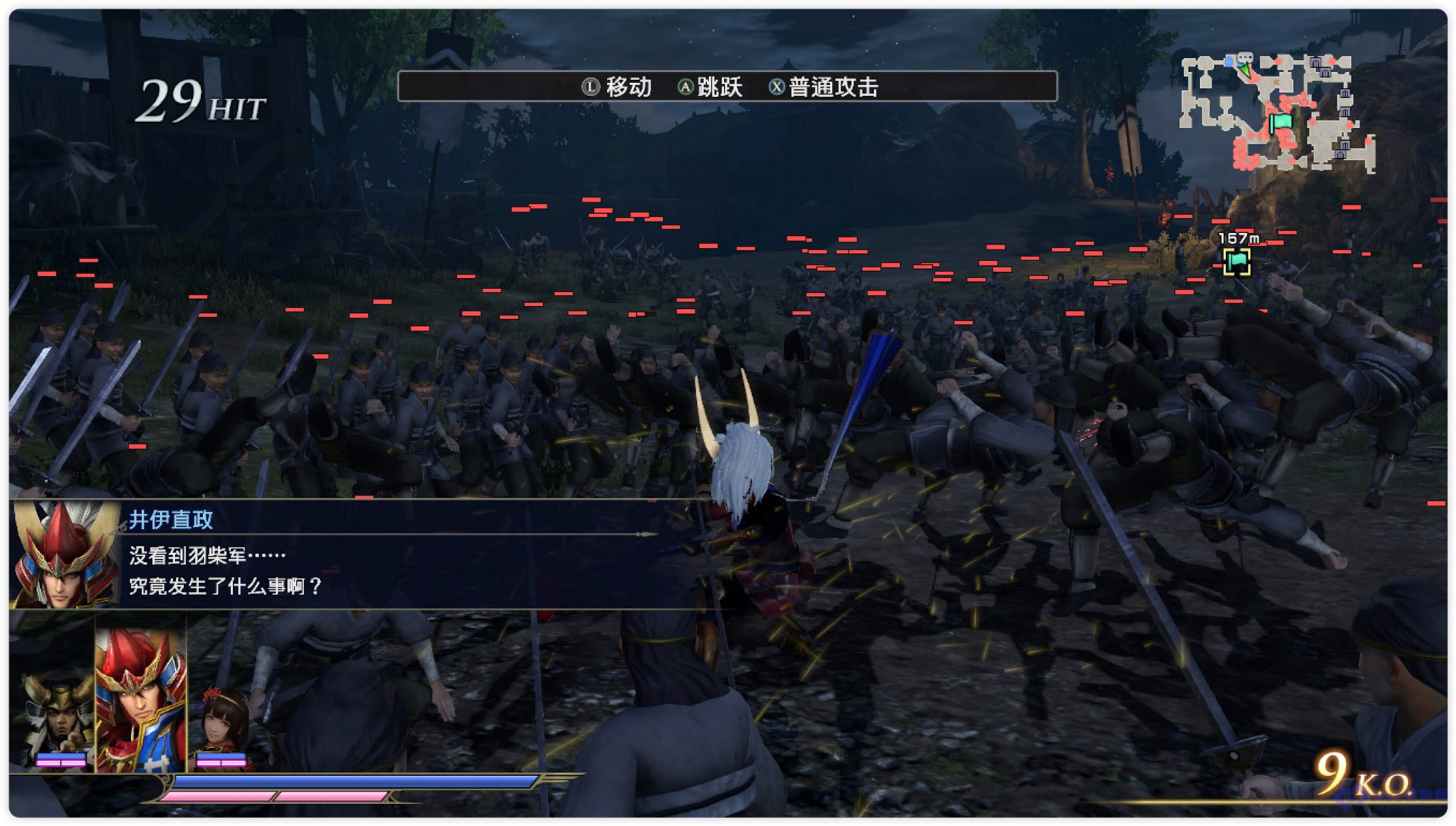Switch to the horned-helmet warrior portrait

click(59, 718)
